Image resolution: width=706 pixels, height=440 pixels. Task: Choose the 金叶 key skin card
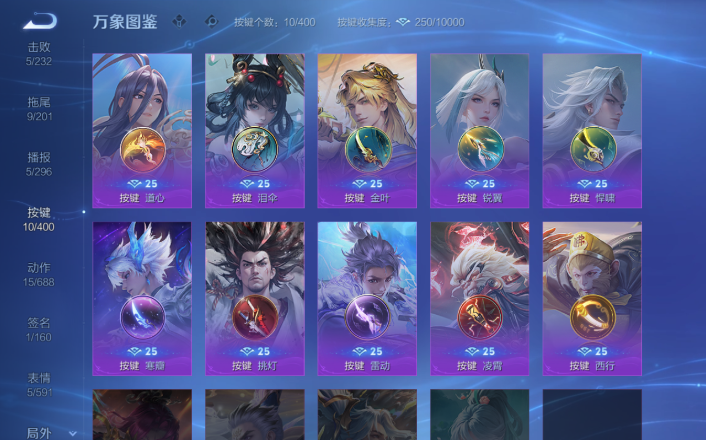367,130
